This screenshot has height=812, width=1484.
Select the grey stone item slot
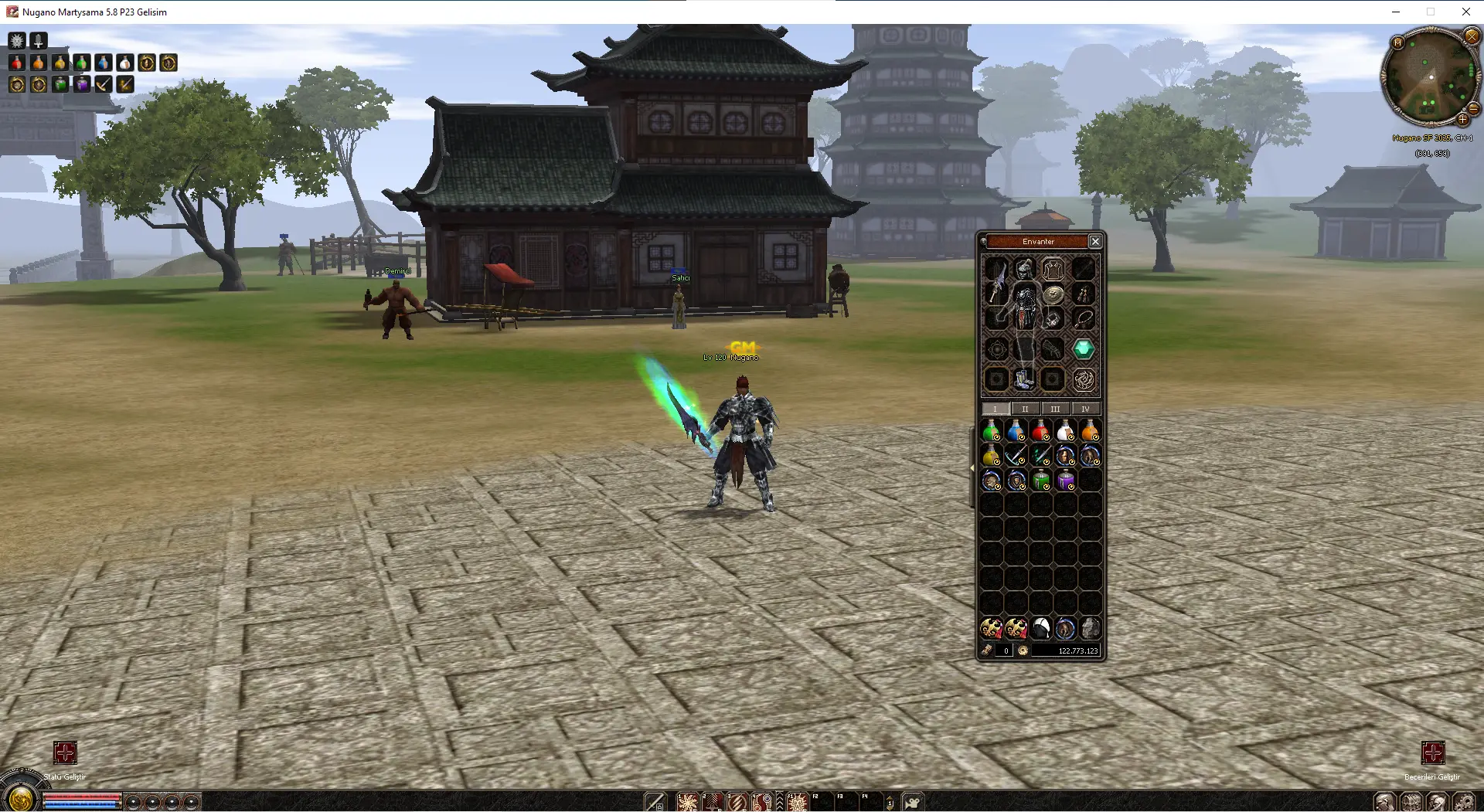[1090, 628]
